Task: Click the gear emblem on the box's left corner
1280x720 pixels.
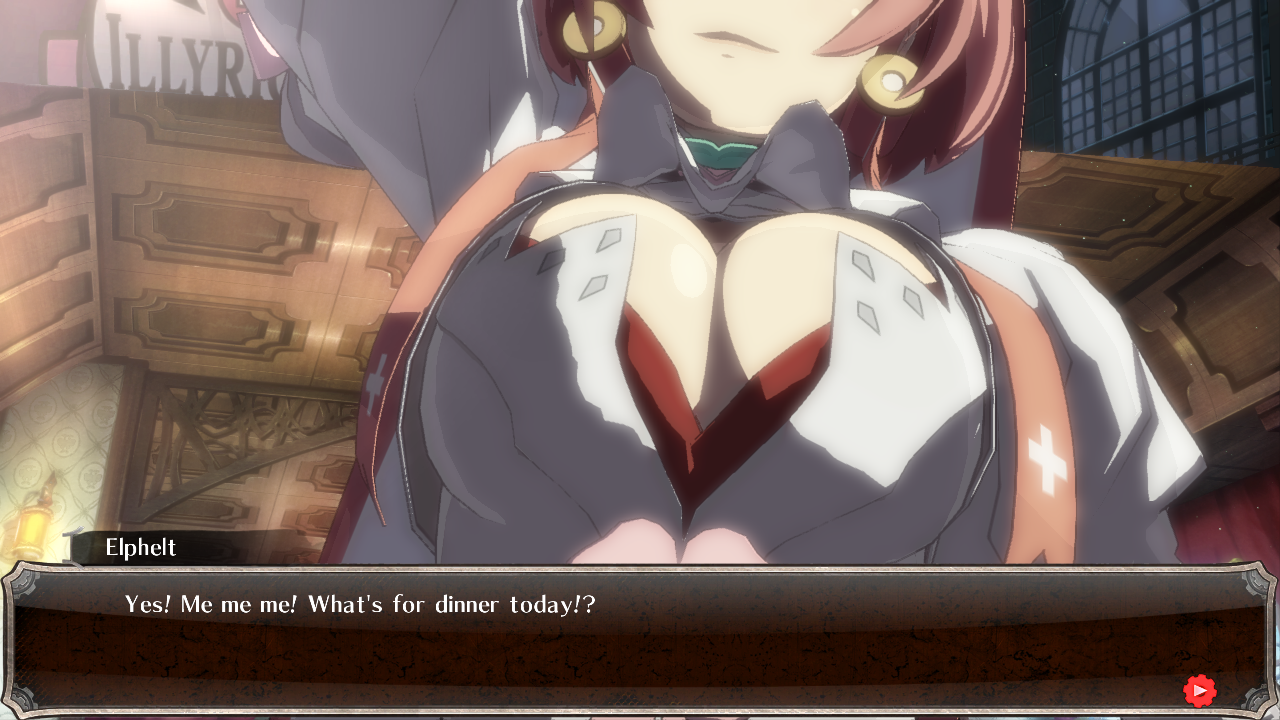Action: click(24, 582)
